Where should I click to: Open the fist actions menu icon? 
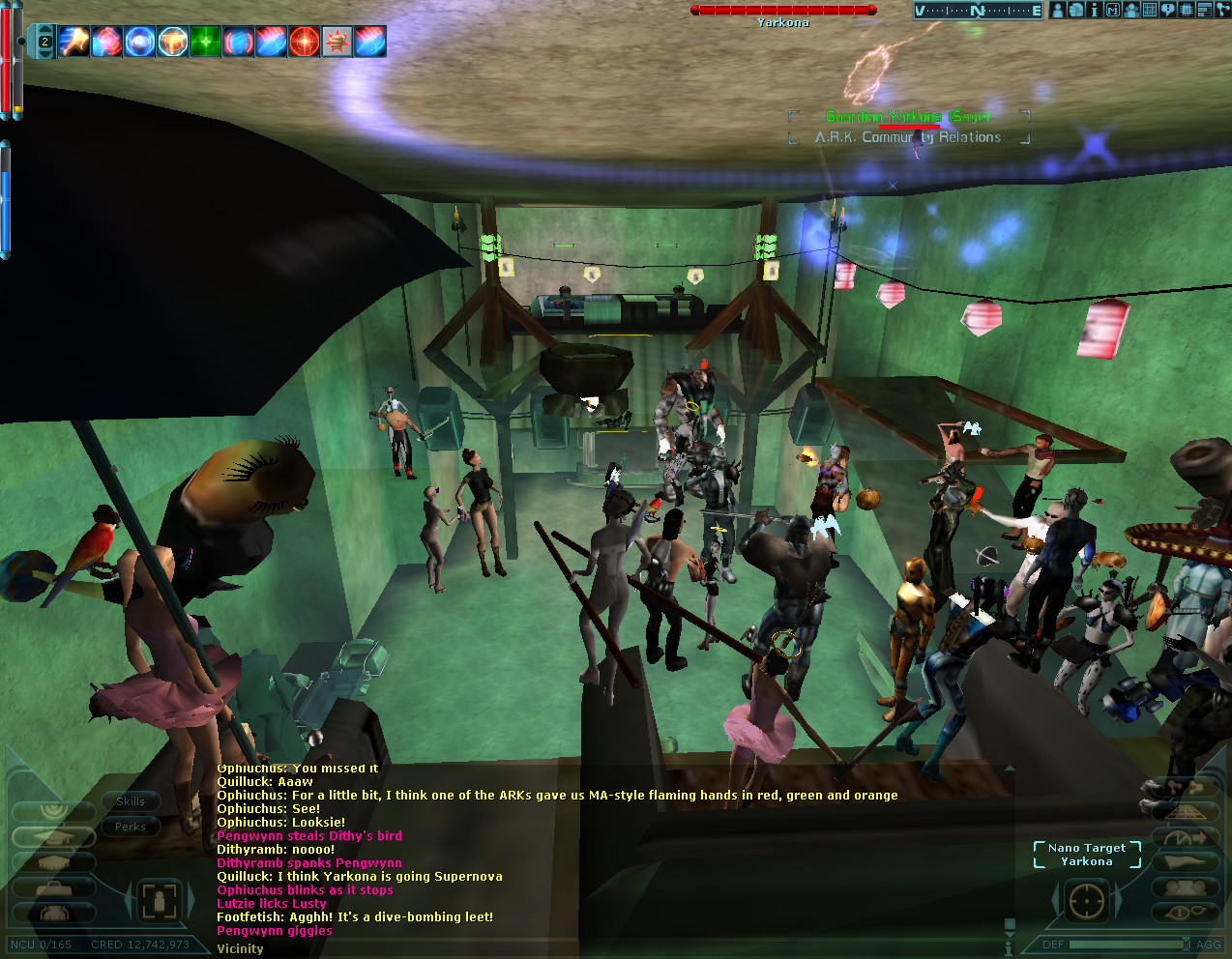pyautogui.click(x=1075, y=10)
